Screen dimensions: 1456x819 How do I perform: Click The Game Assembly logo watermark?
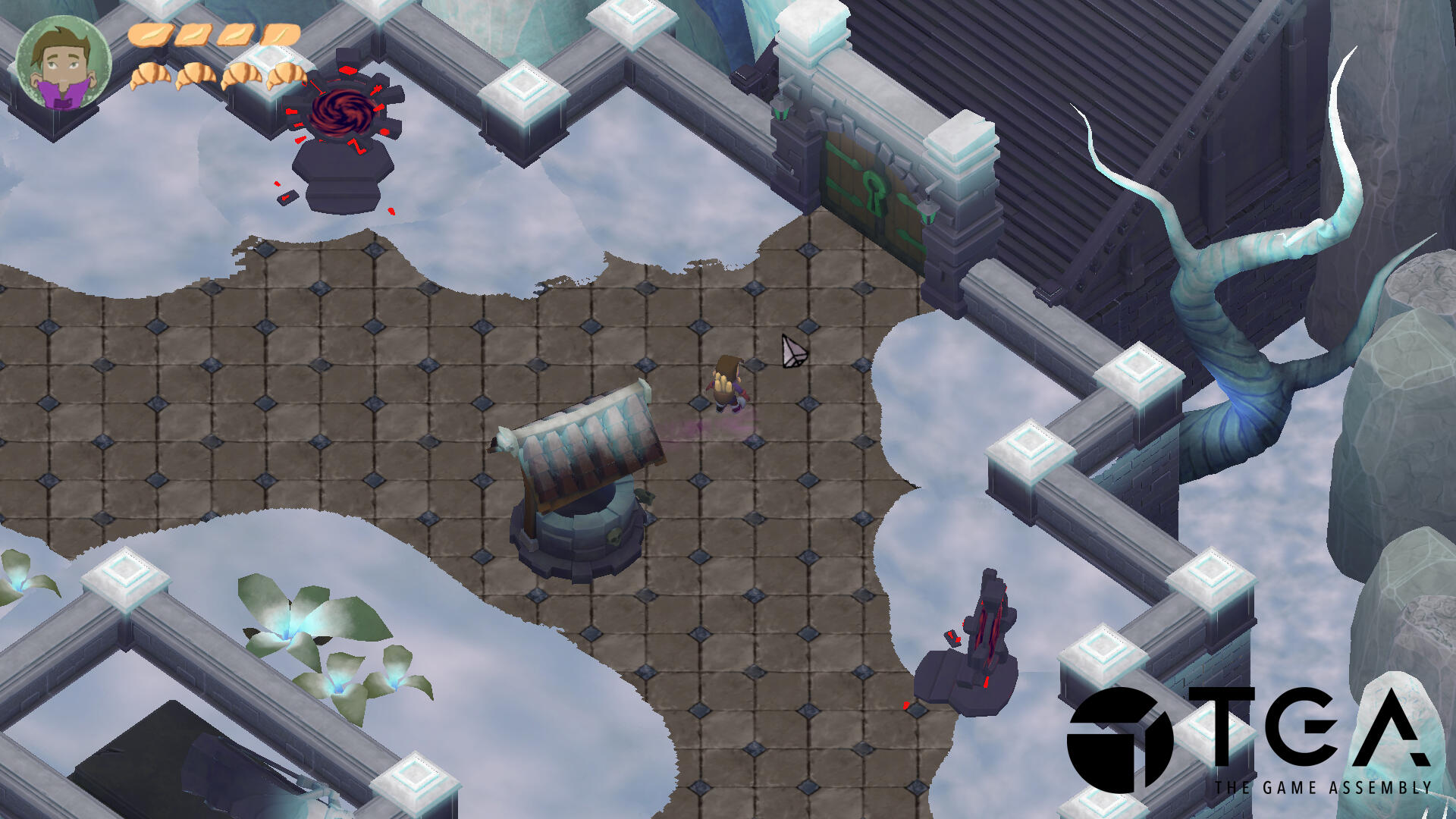[x=1247, y=739]
